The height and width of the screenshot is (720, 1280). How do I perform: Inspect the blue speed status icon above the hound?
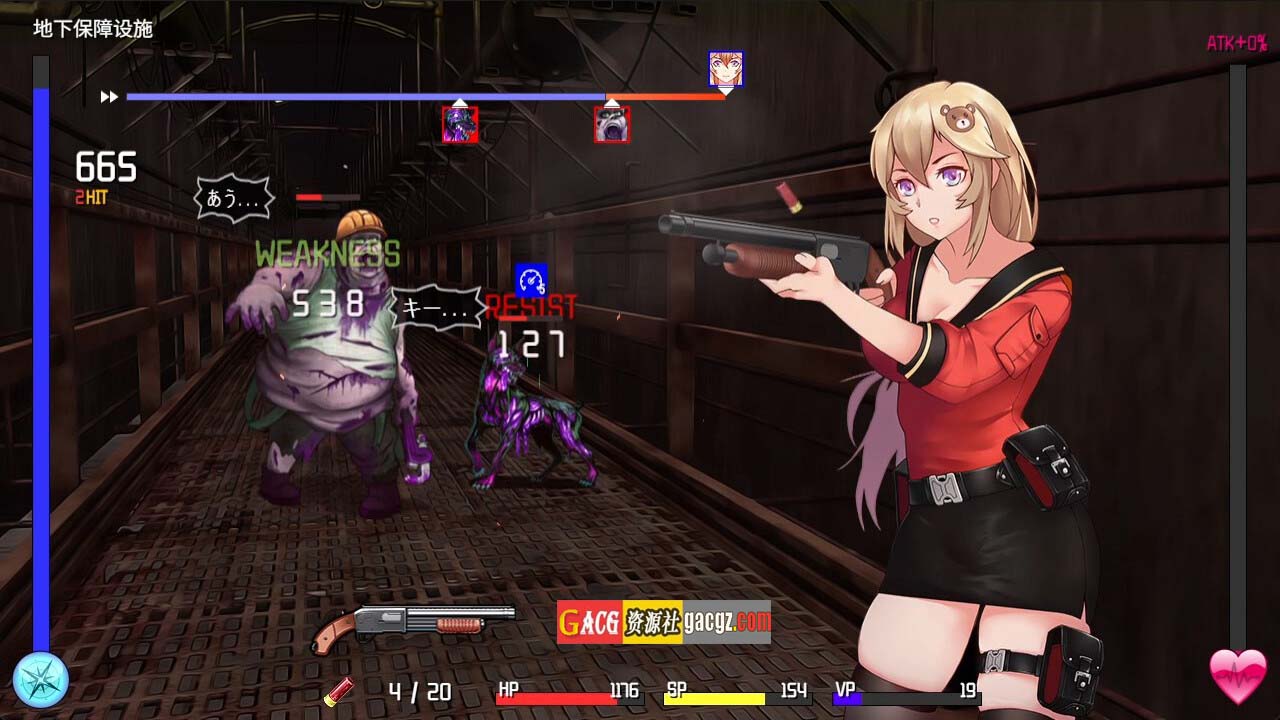(531, 279)
